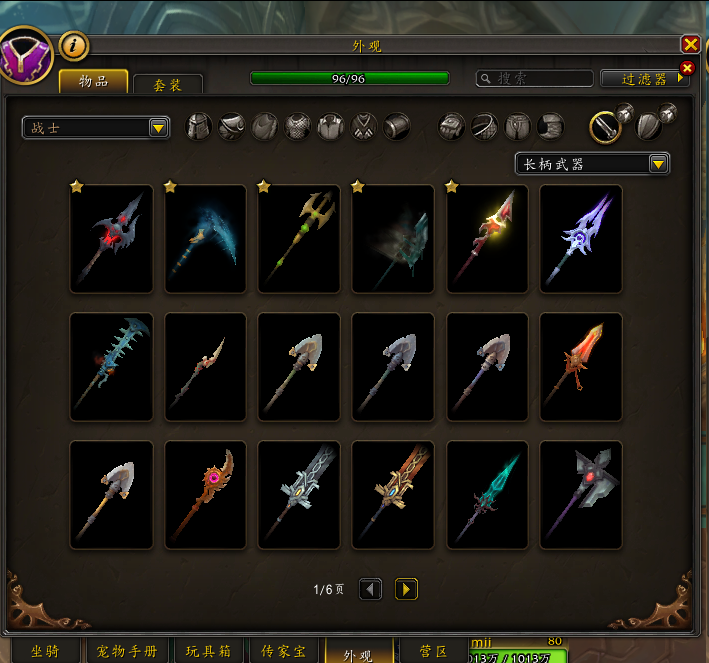Open the 传家宝 heirlooms tab
The image size is (709, 663).
[283, 652]
